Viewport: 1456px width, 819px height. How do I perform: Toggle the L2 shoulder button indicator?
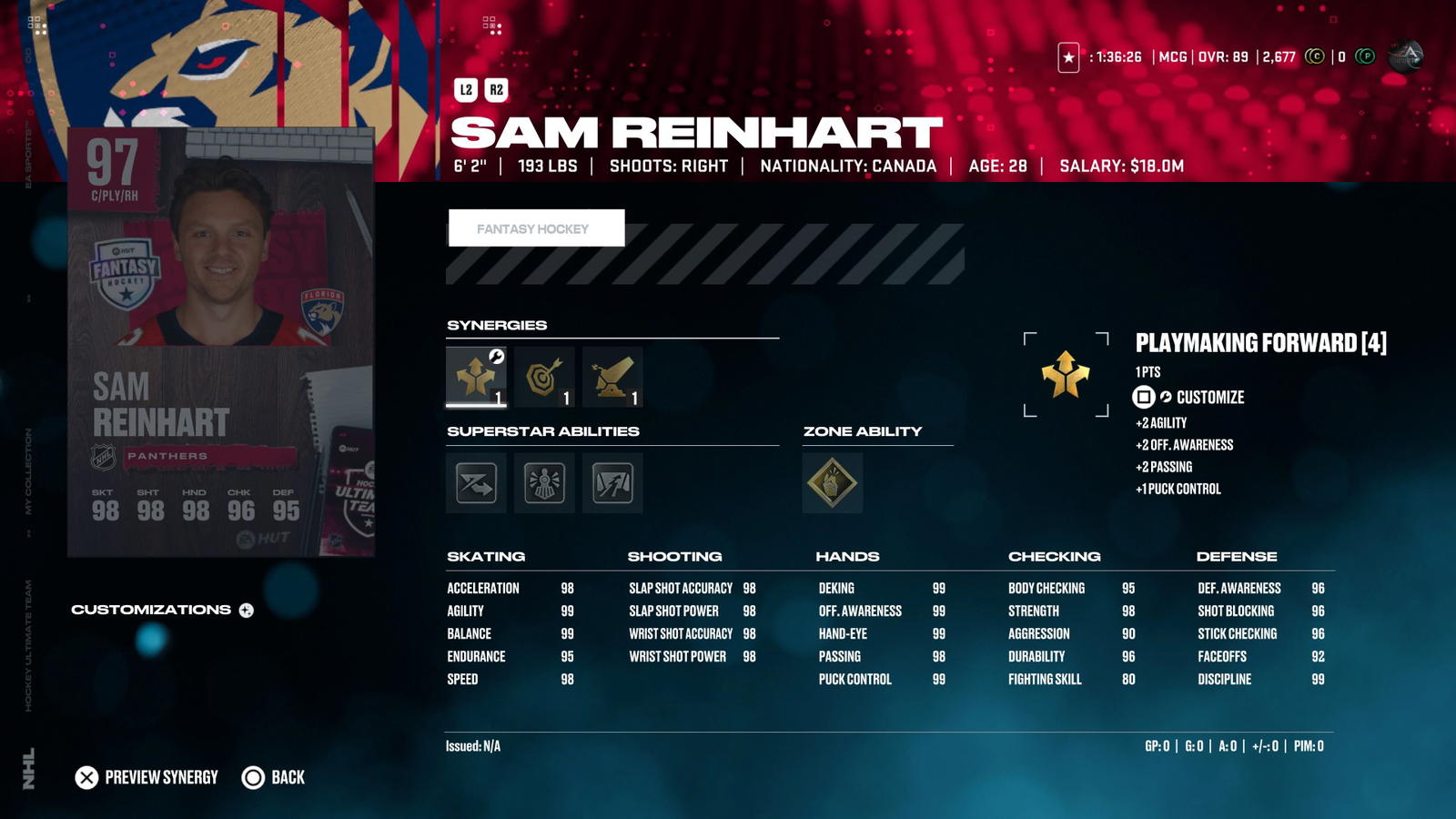click(465, 88)
